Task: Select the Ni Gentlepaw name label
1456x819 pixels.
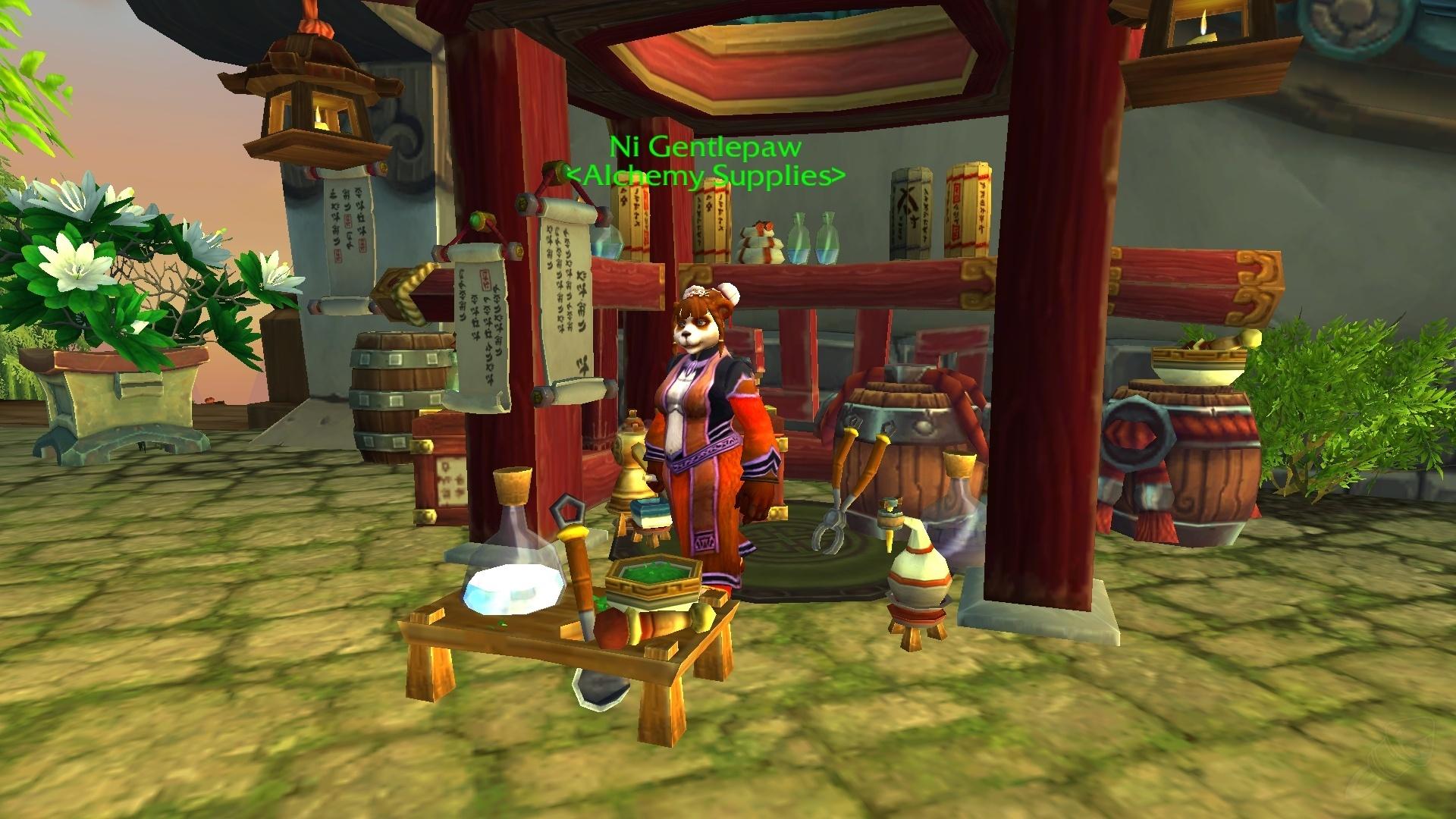Action: pos(705,147)
